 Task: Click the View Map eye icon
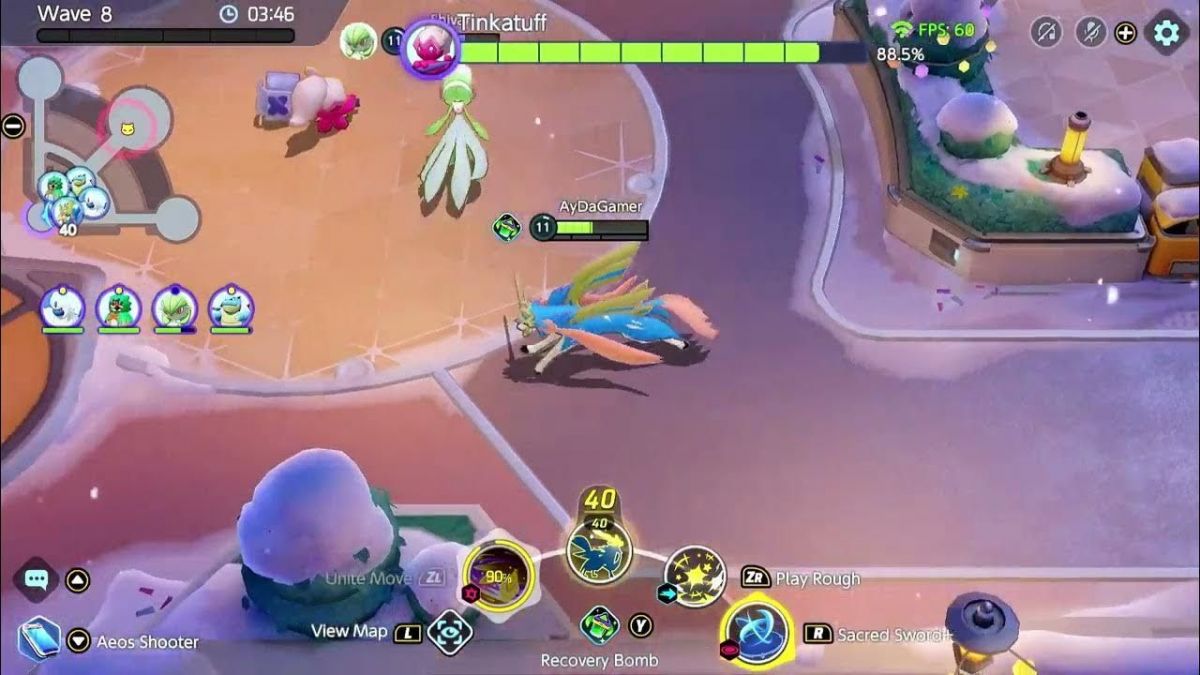point(449,633)
